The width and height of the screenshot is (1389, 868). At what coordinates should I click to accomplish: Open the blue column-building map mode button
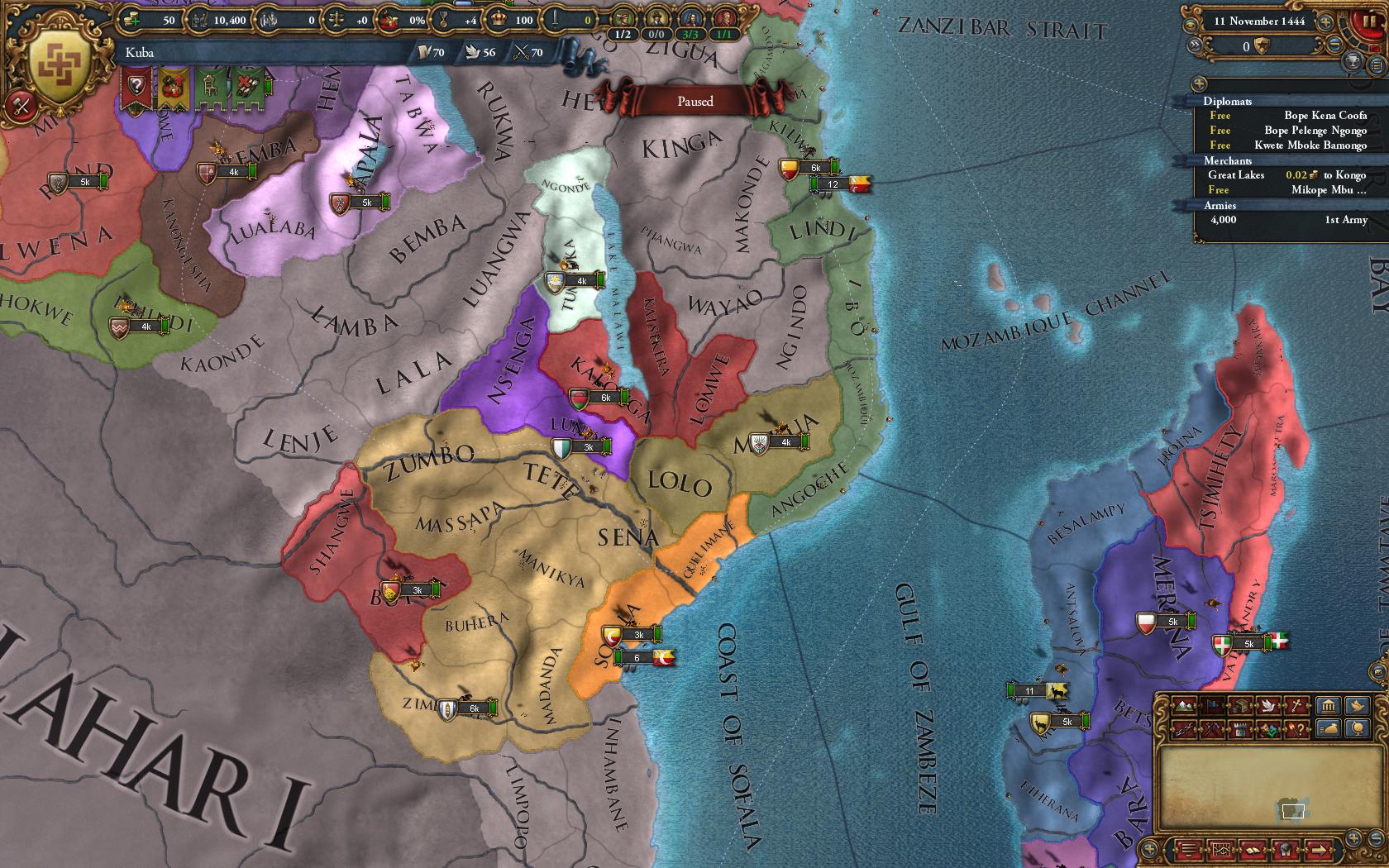click(x=1329, y=706)
